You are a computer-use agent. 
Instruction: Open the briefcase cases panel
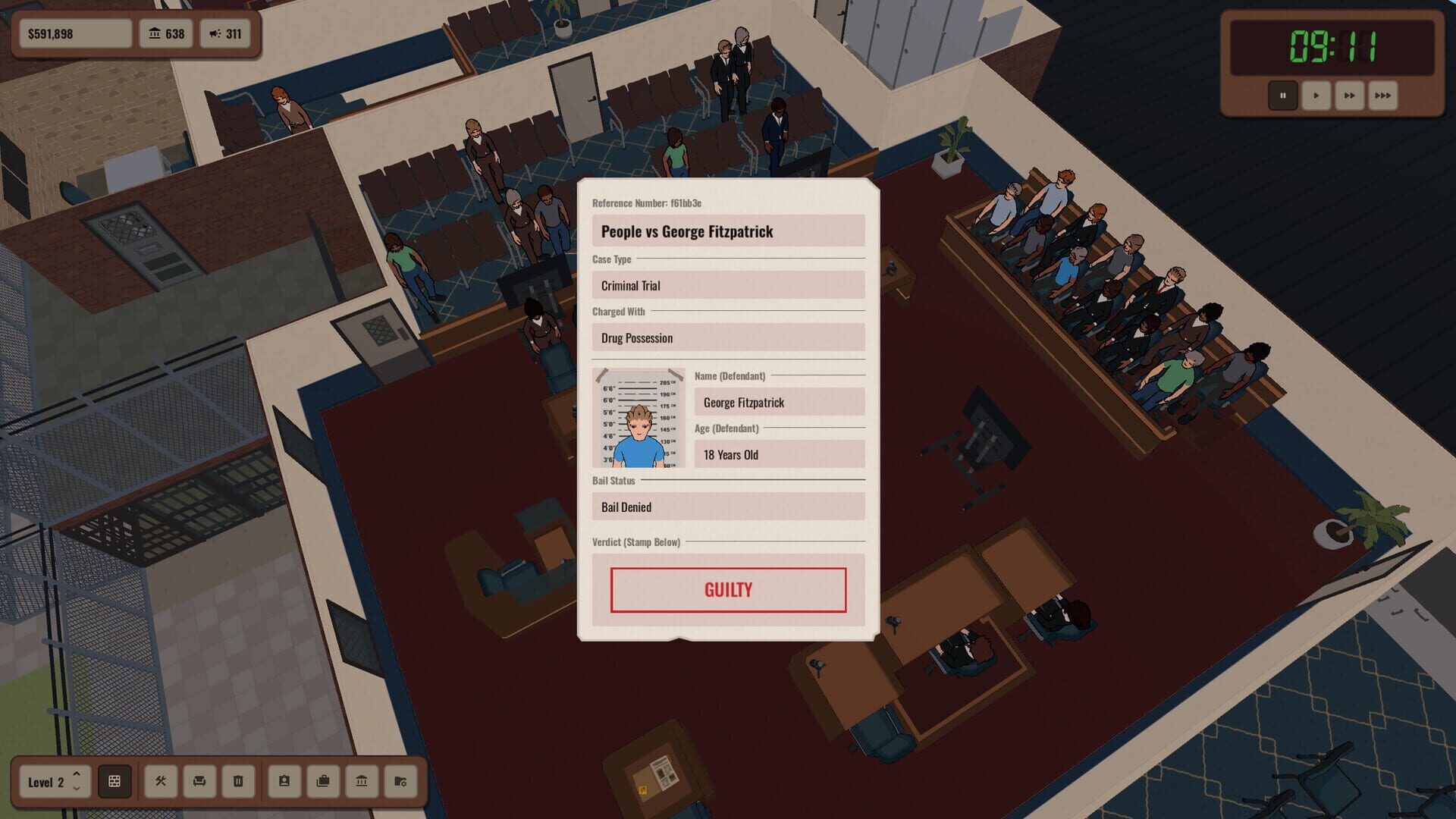click(x=324, y=781)
